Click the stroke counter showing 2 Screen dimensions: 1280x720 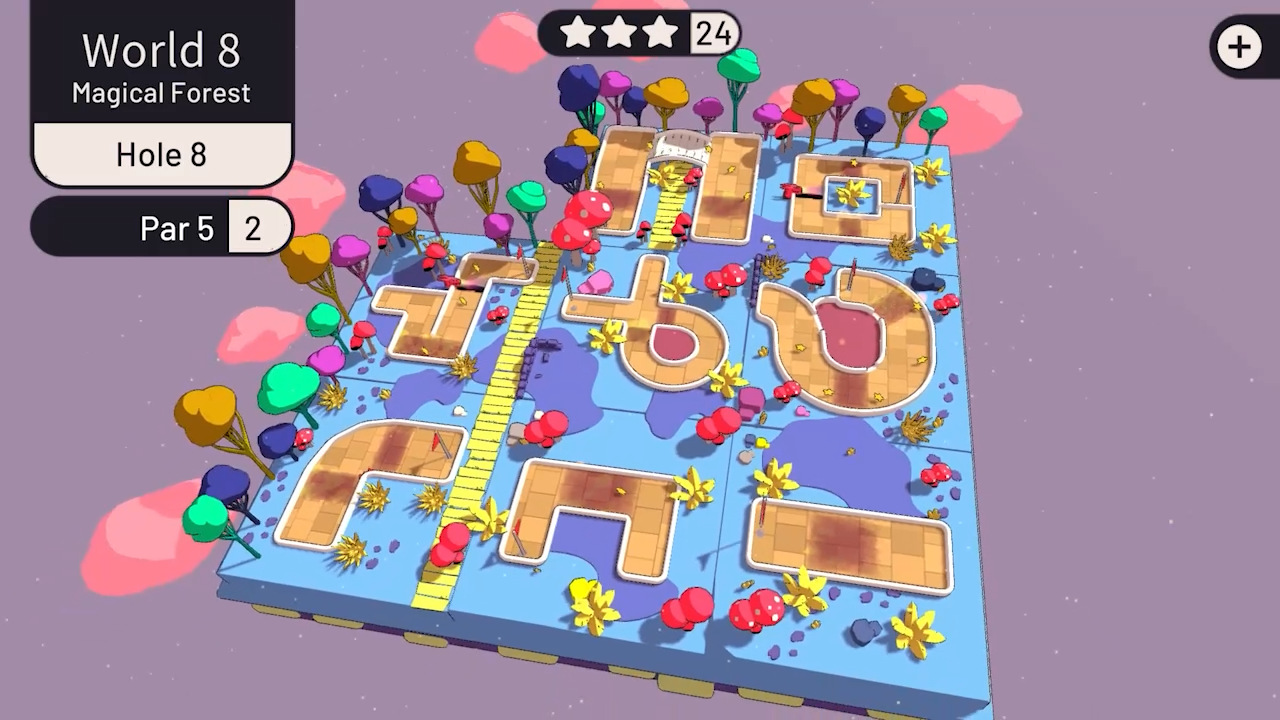click(x=253, y=228)
